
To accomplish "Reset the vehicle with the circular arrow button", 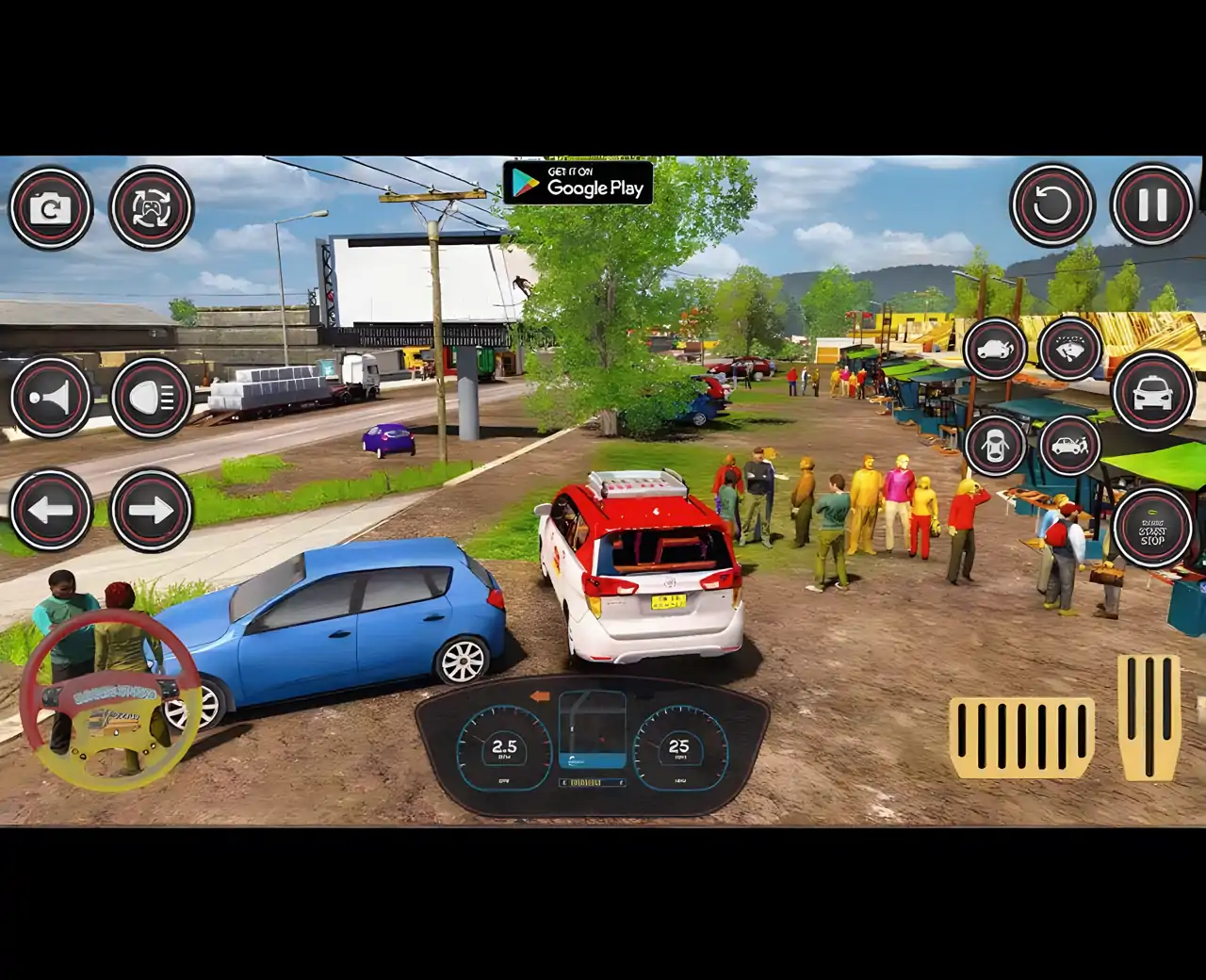I will click(x=1052, y=204).
